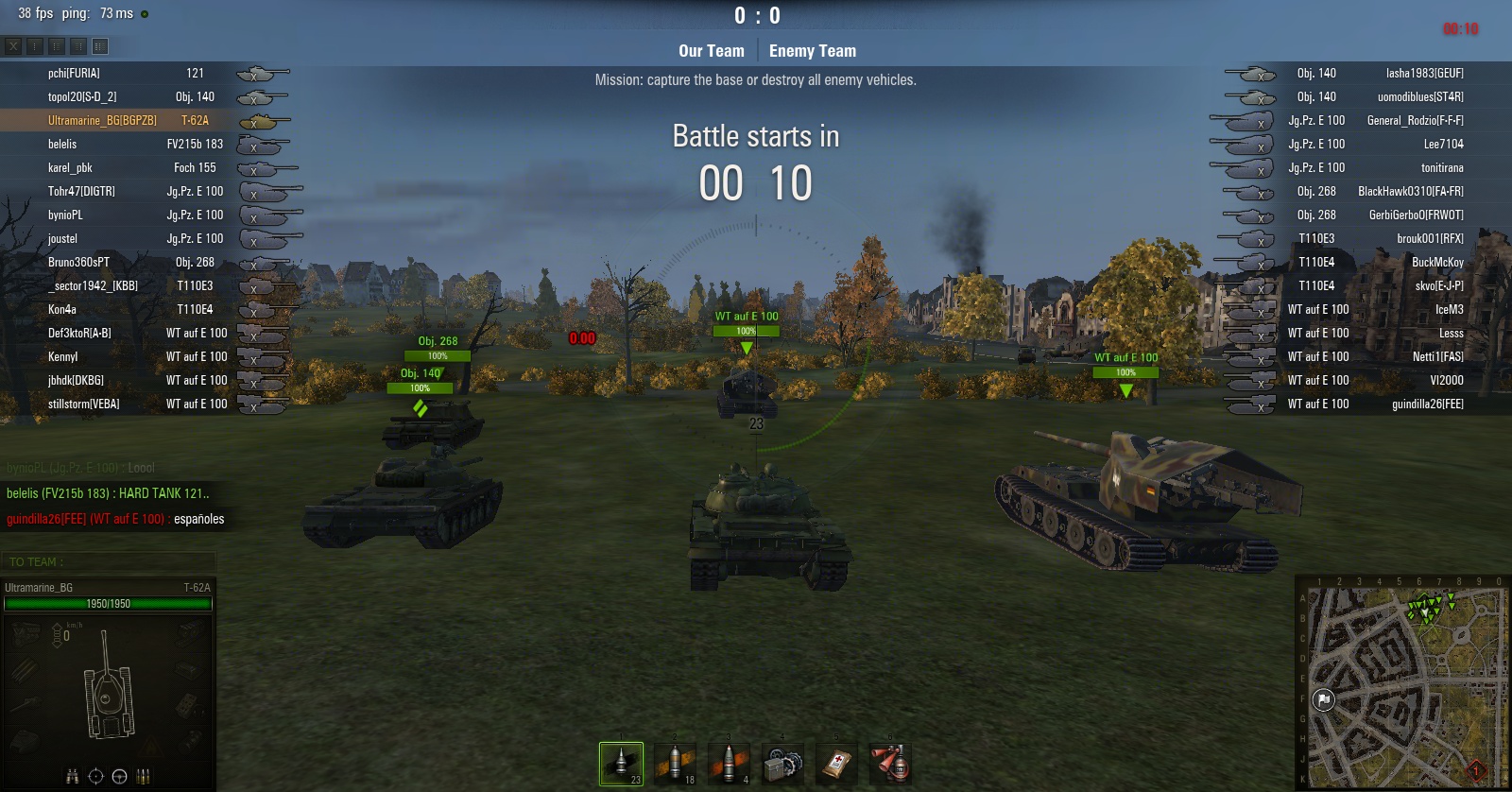Screen dimensions: 1512x792
Task: Click the crosshair gunner icon in damage panel
Action: click(x=95, y=776)
